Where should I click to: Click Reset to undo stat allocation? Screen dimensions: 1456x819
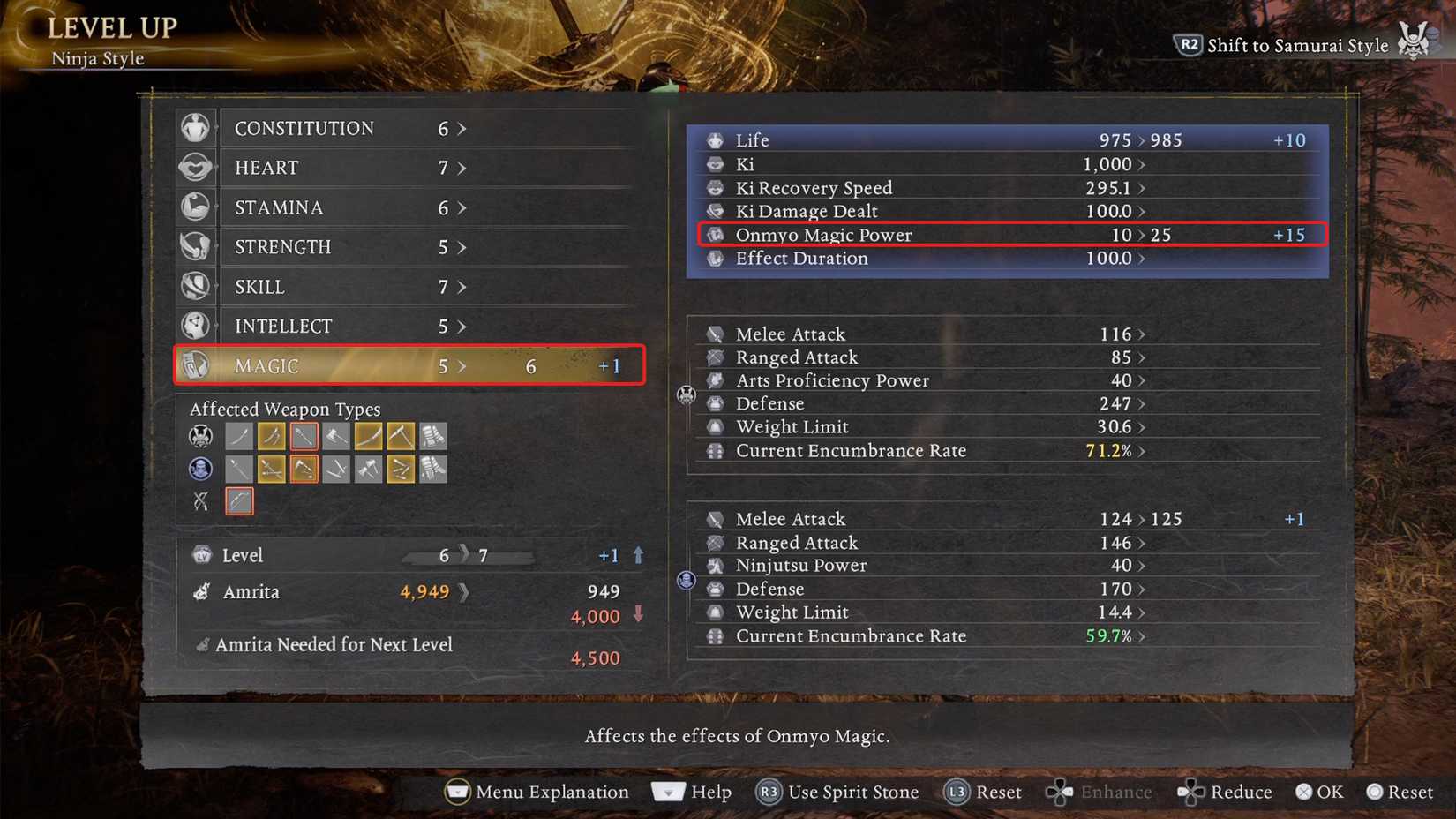point(982,792)
